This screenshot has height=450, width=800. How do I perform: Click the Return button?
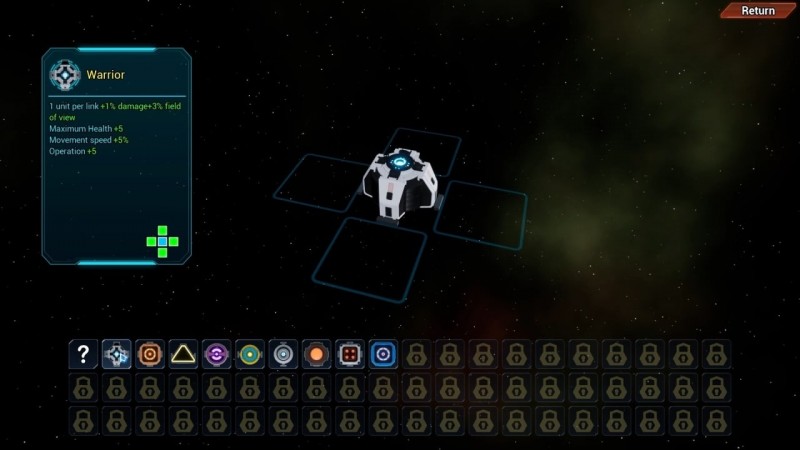tap(757, 11)
